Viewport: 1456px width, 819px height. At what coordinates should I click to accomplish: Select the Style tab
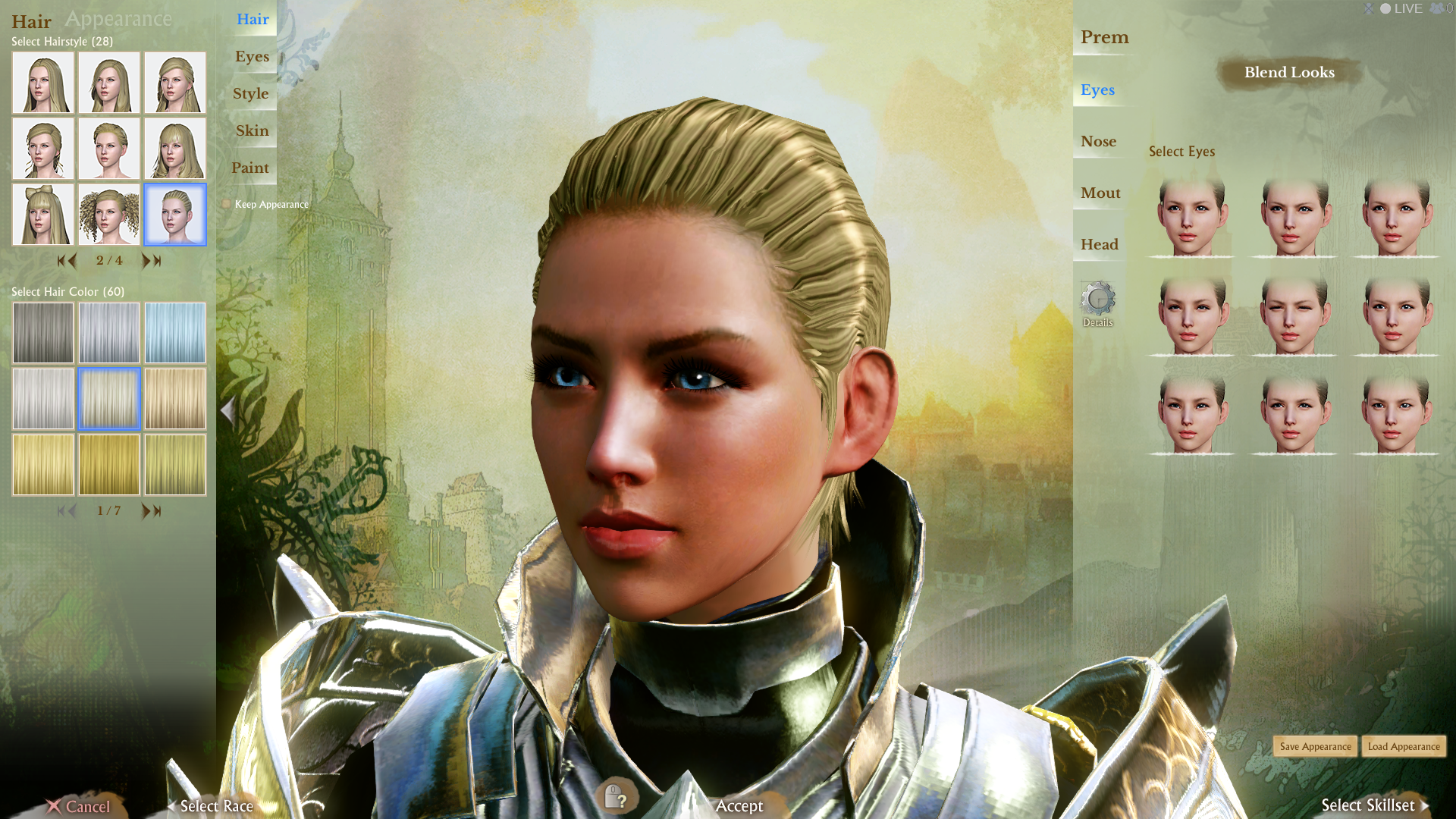click(250, 93)
